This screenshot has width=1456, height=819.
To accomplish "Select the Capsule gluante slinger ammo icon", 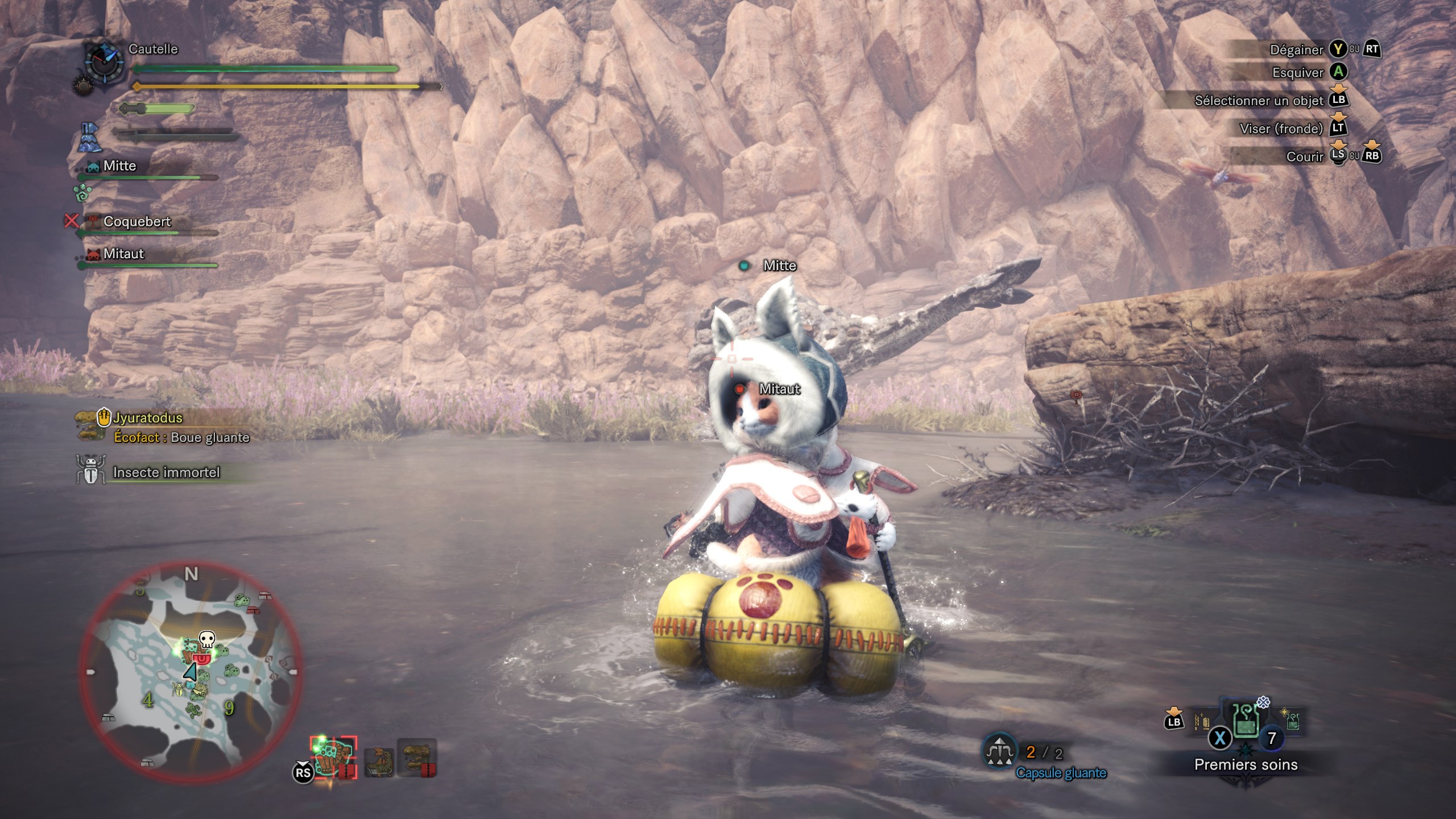I will pyautogui.click(x=1000, y=752).
